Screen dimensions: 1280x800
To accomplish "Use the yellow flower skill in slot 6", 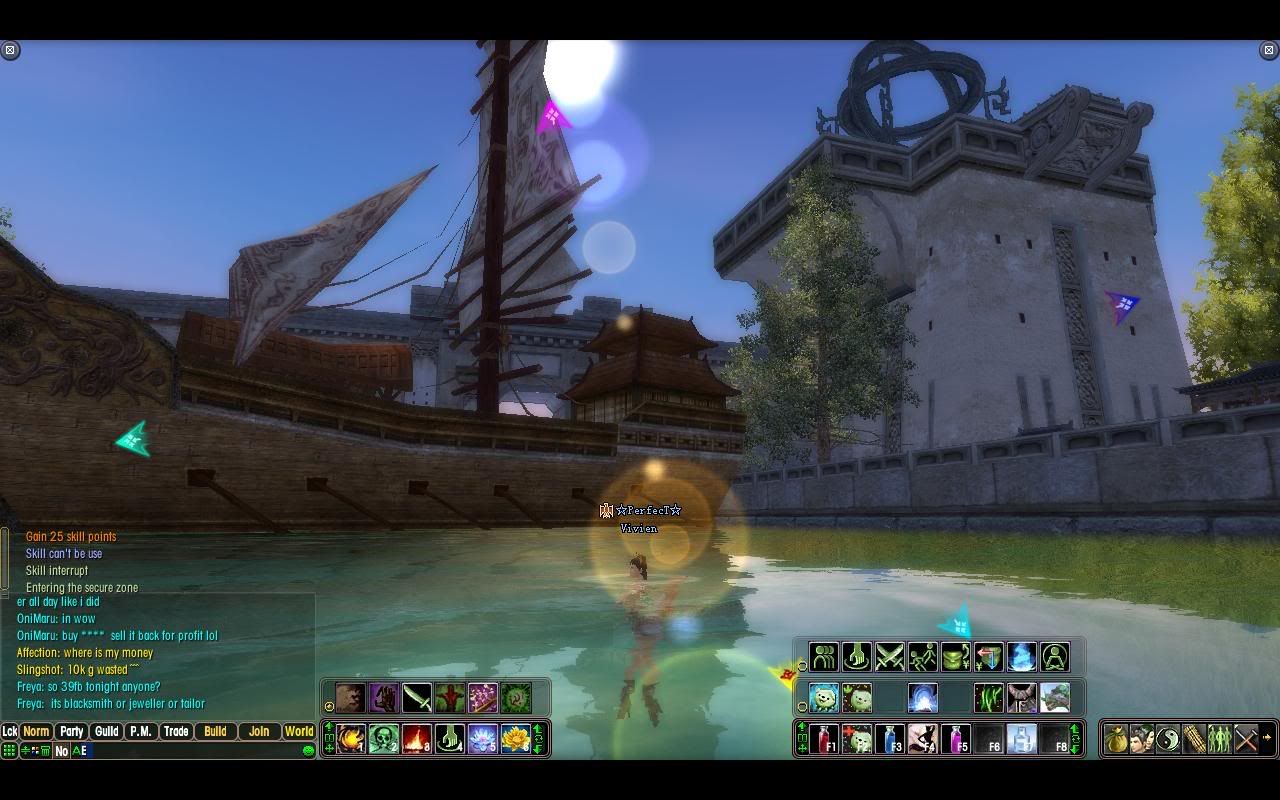I will click(x=515, y=739).
